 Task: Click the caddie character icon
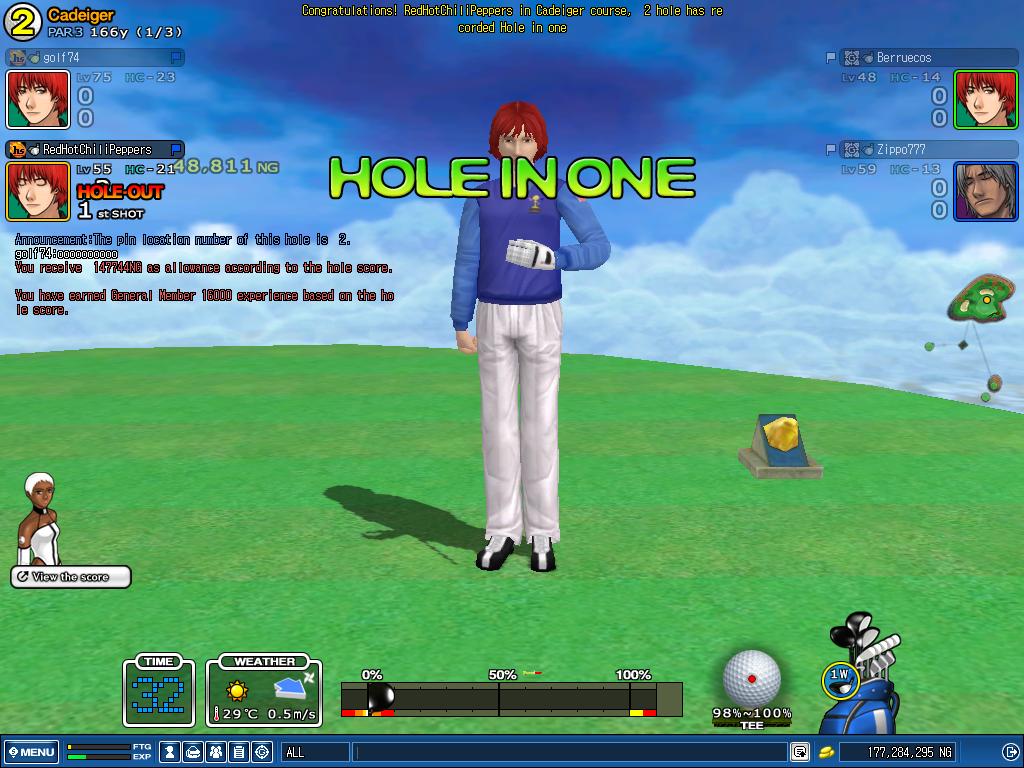[40, 520]
